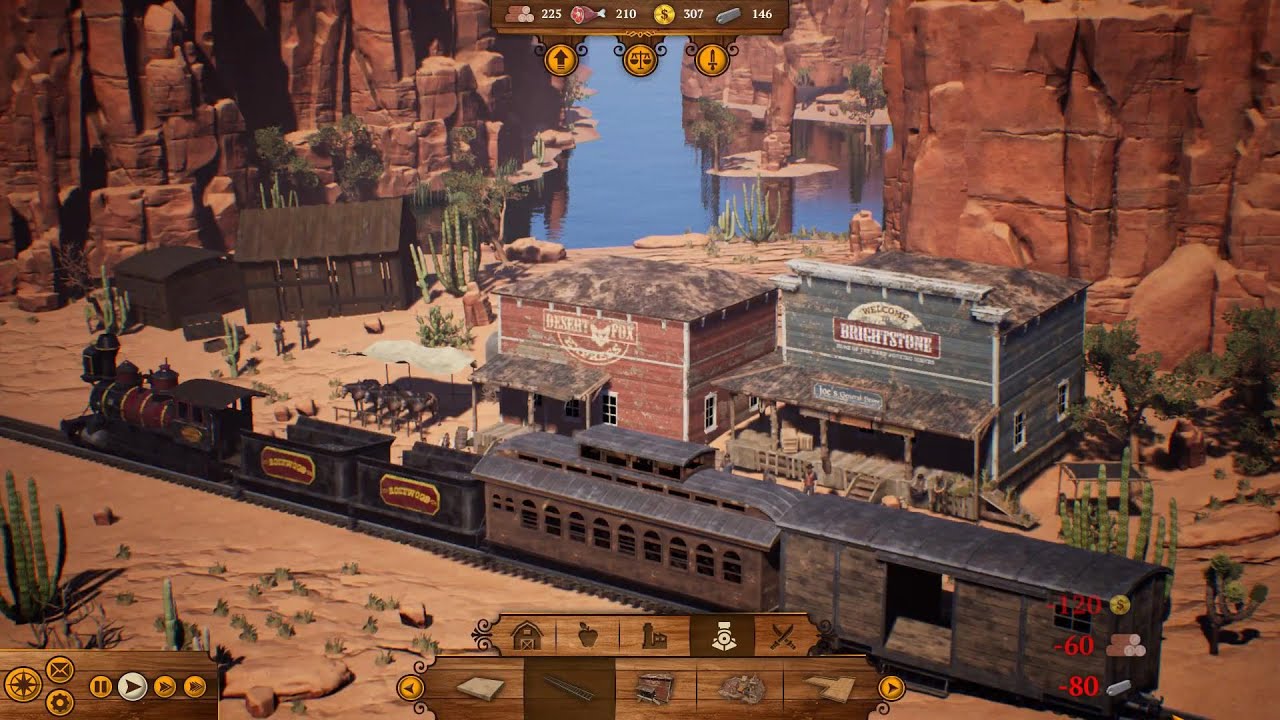Switch to the crossed swords military tab

pyautogui.click(x=783, y=636)
